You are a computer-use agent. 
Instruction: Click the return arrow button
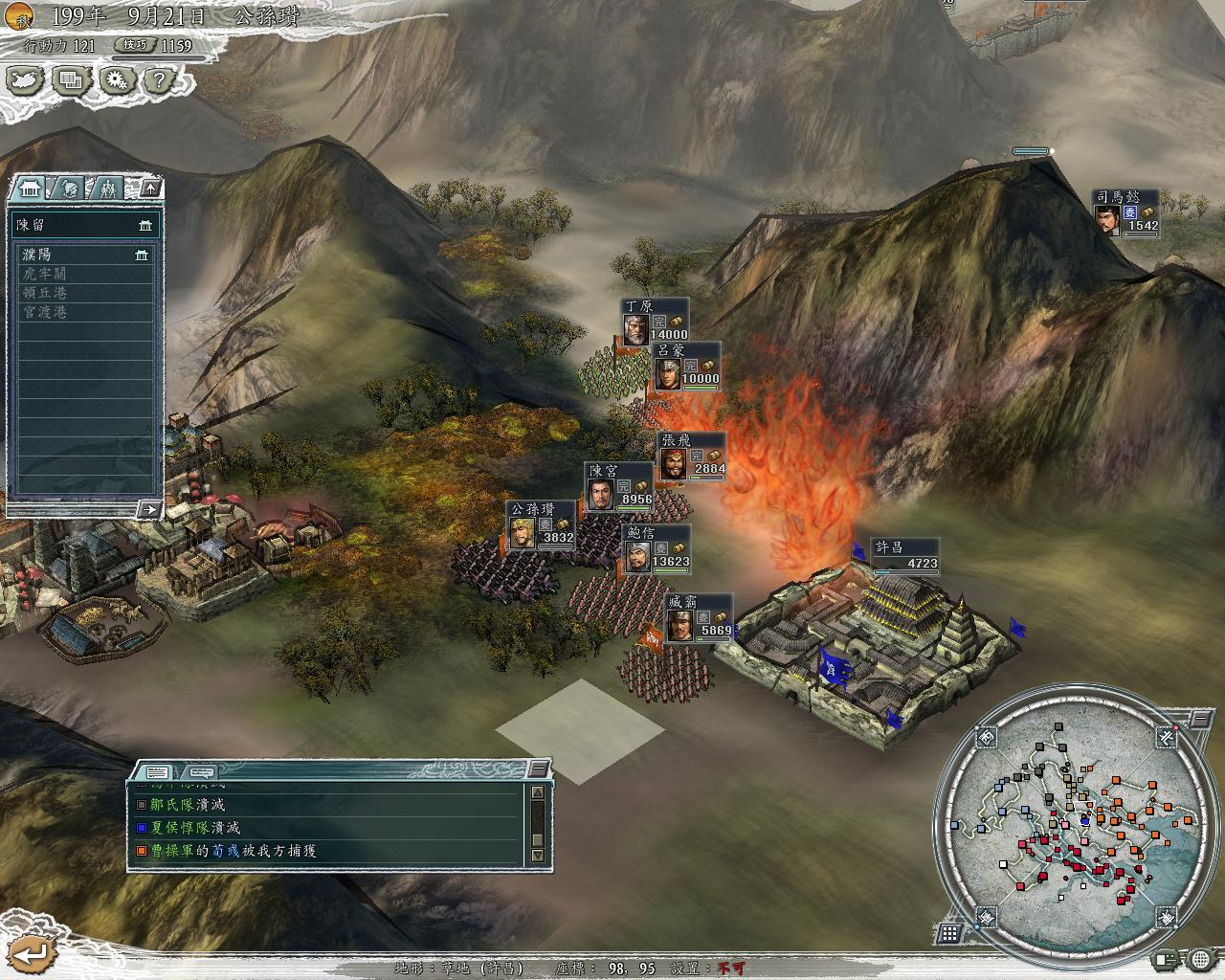tap(32, 952)
